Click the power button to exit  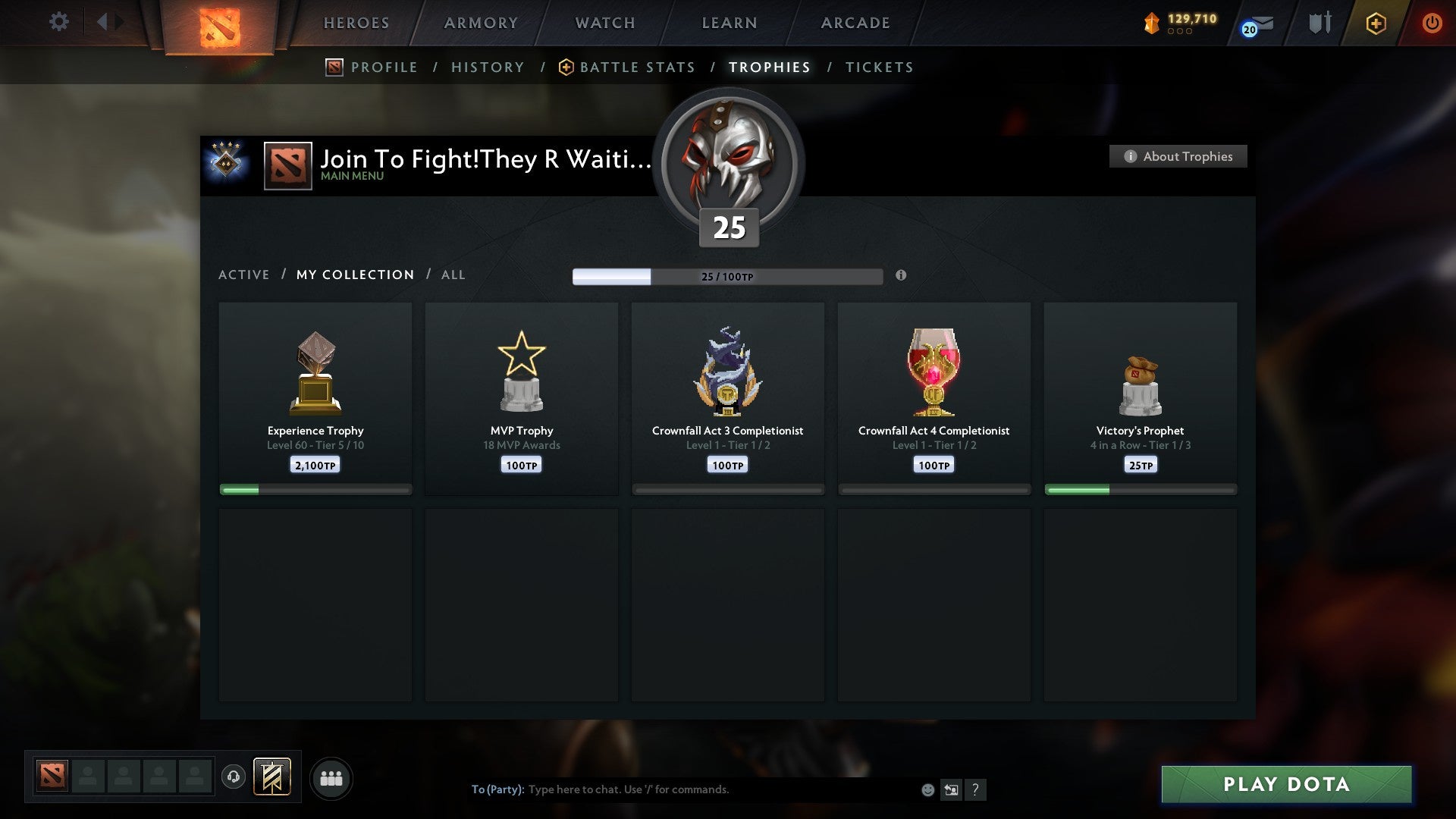[x=1432, y=23]
